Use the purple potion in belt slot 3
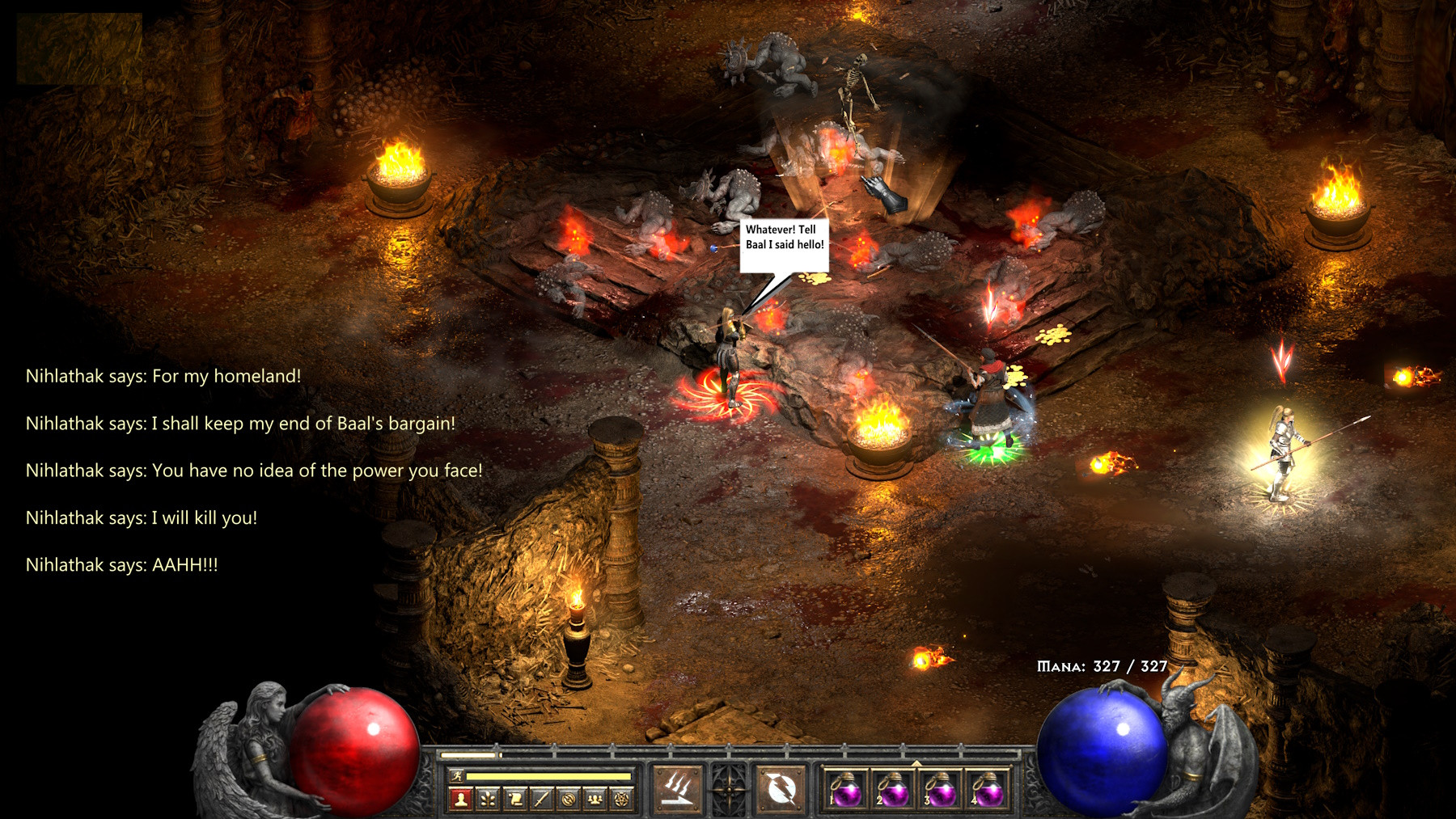Viewport: 1456px width, 819px height. pyautogui.click(x=940, y=789)
